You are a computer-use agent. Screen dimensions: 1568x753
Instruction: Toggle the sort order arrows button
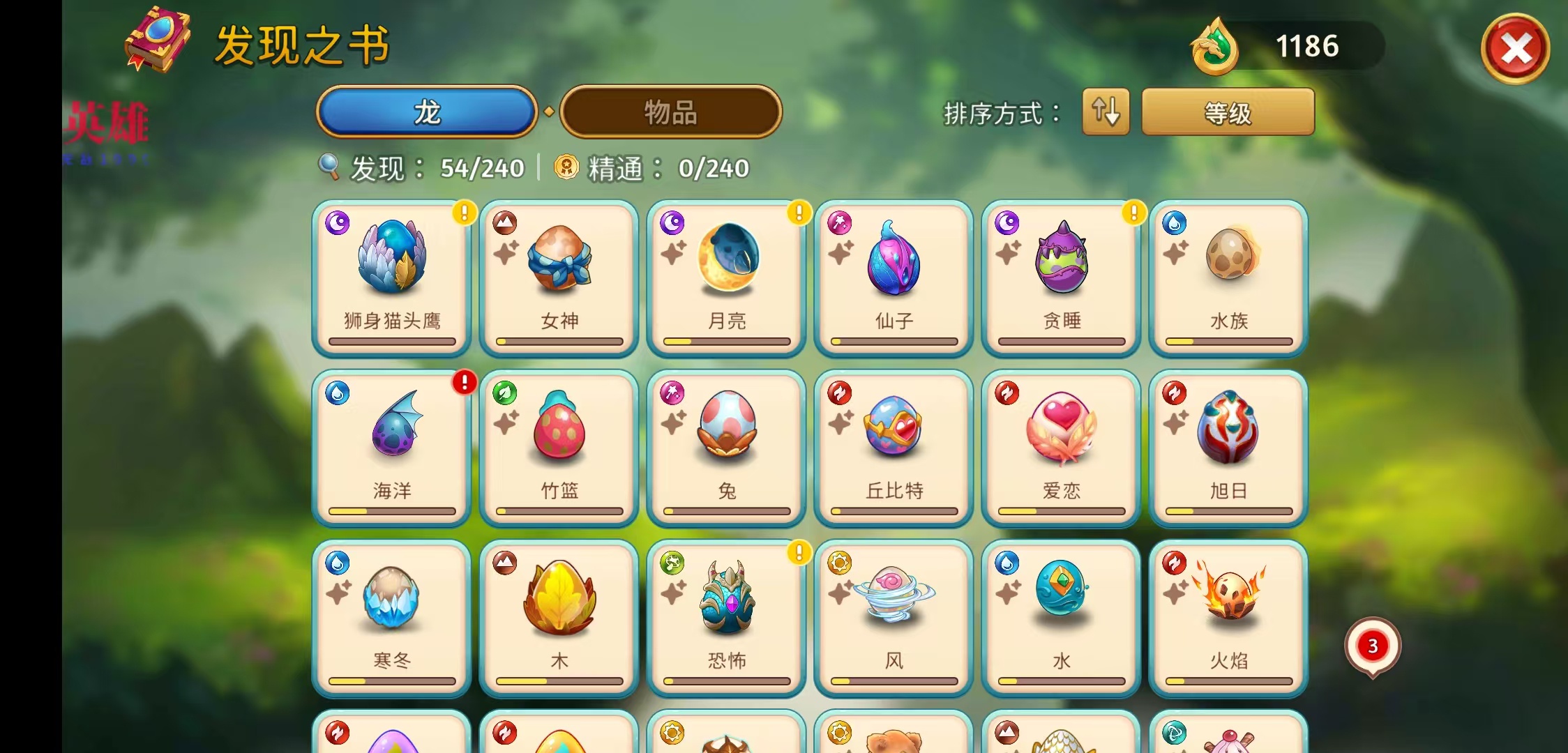point(1106,112)
